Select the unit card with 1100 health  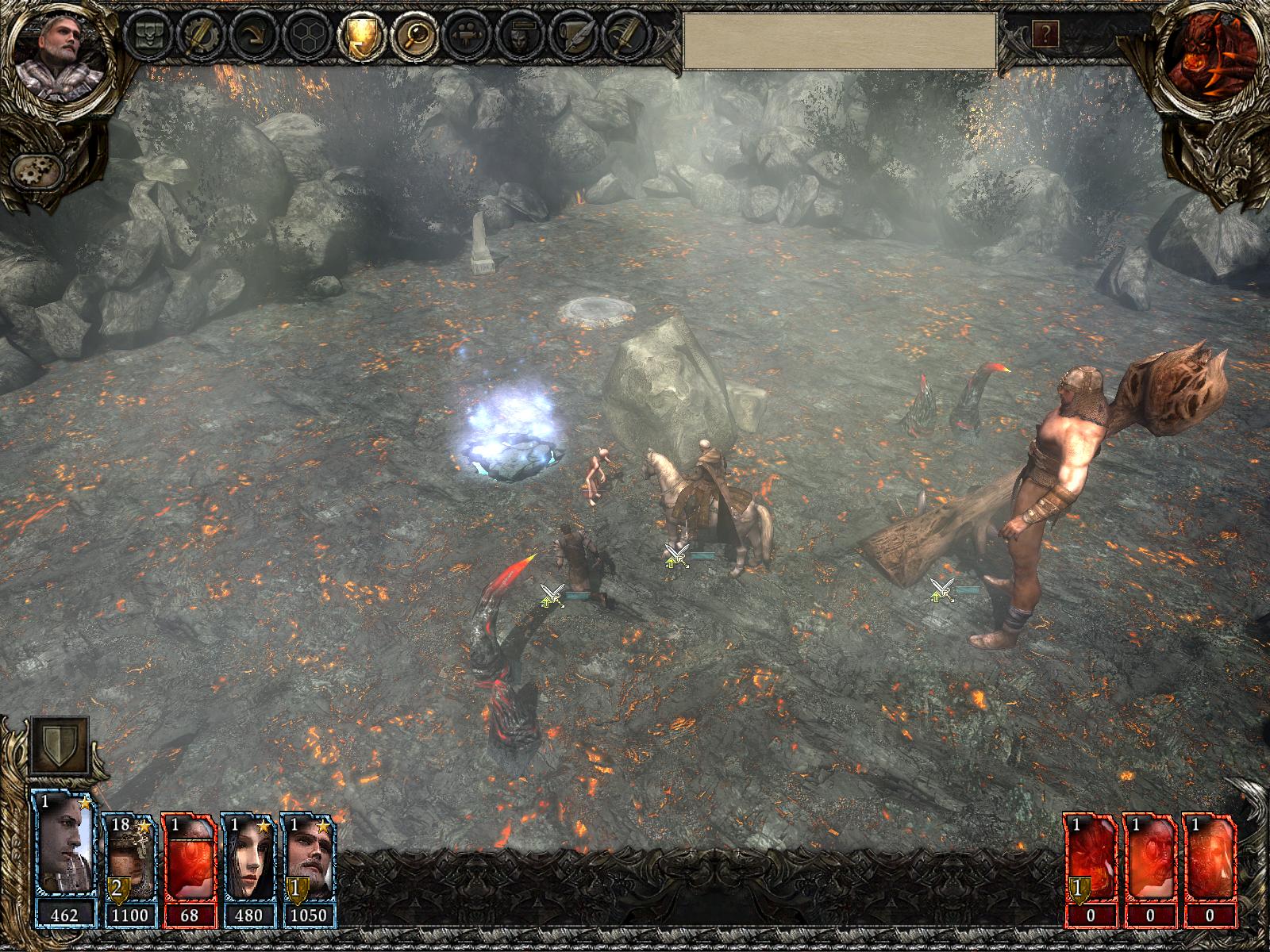click(130, 869)
